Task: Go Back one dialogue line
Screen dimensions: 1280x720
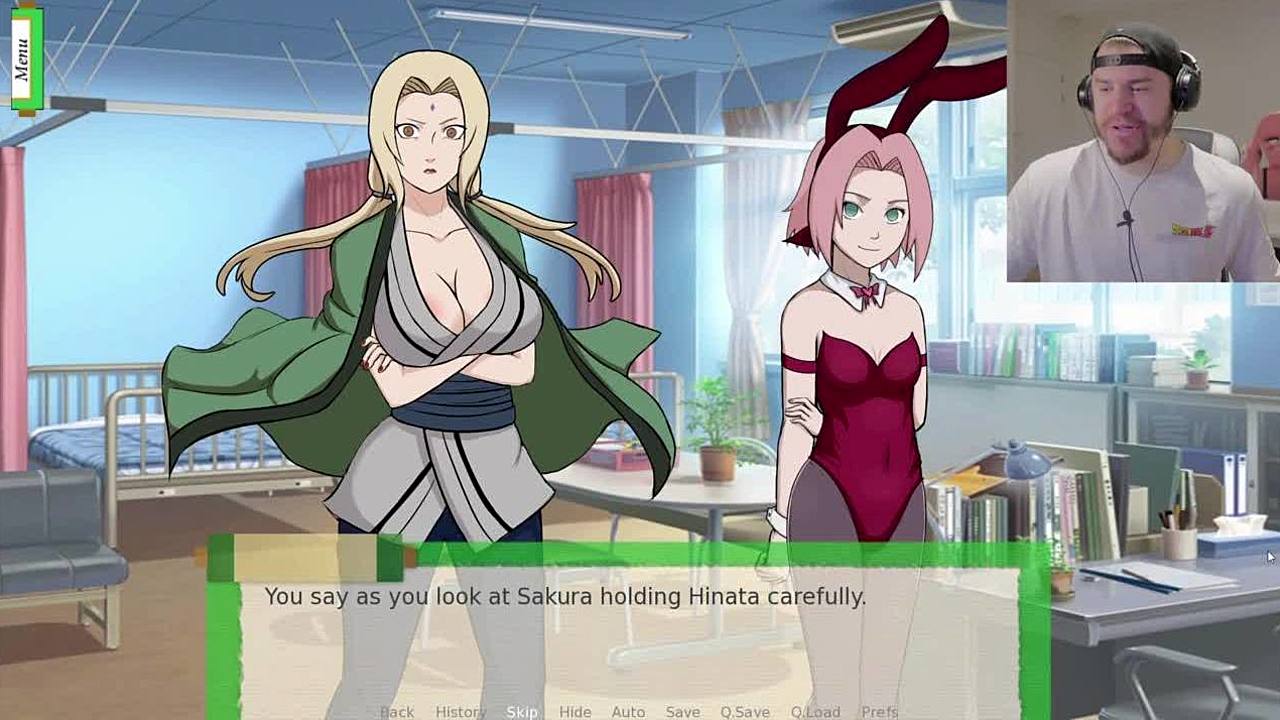Action: click(x=397, y=712)
